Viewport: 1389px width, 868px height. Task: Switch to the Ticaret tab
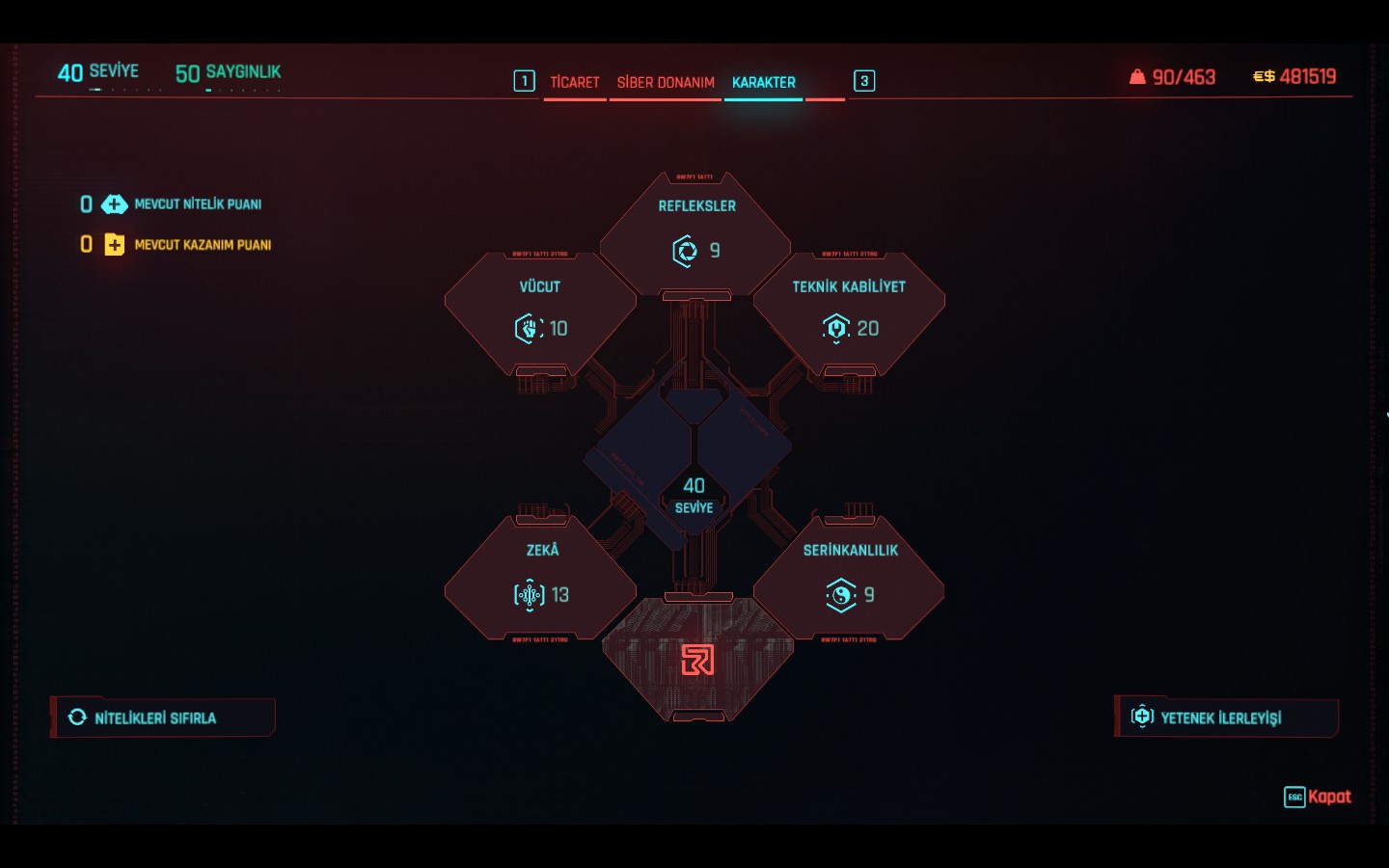[574, 82]
